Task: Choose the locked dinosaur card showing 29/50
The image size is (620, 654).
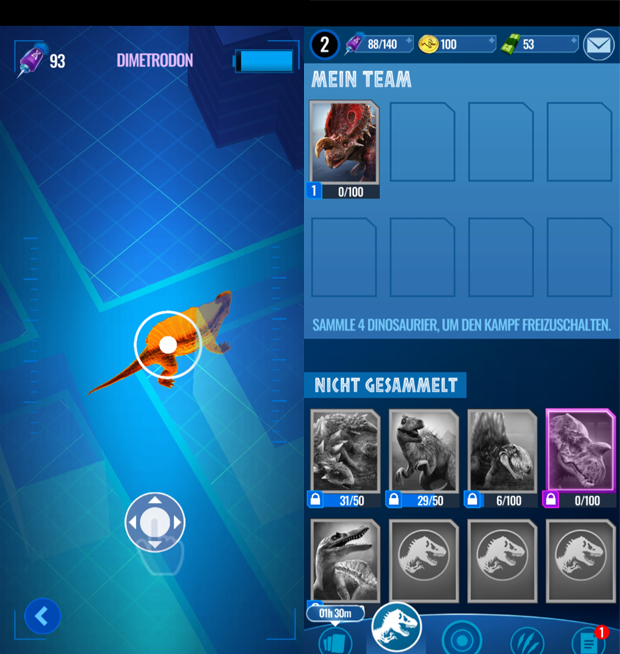Action: tap(423, 452)
